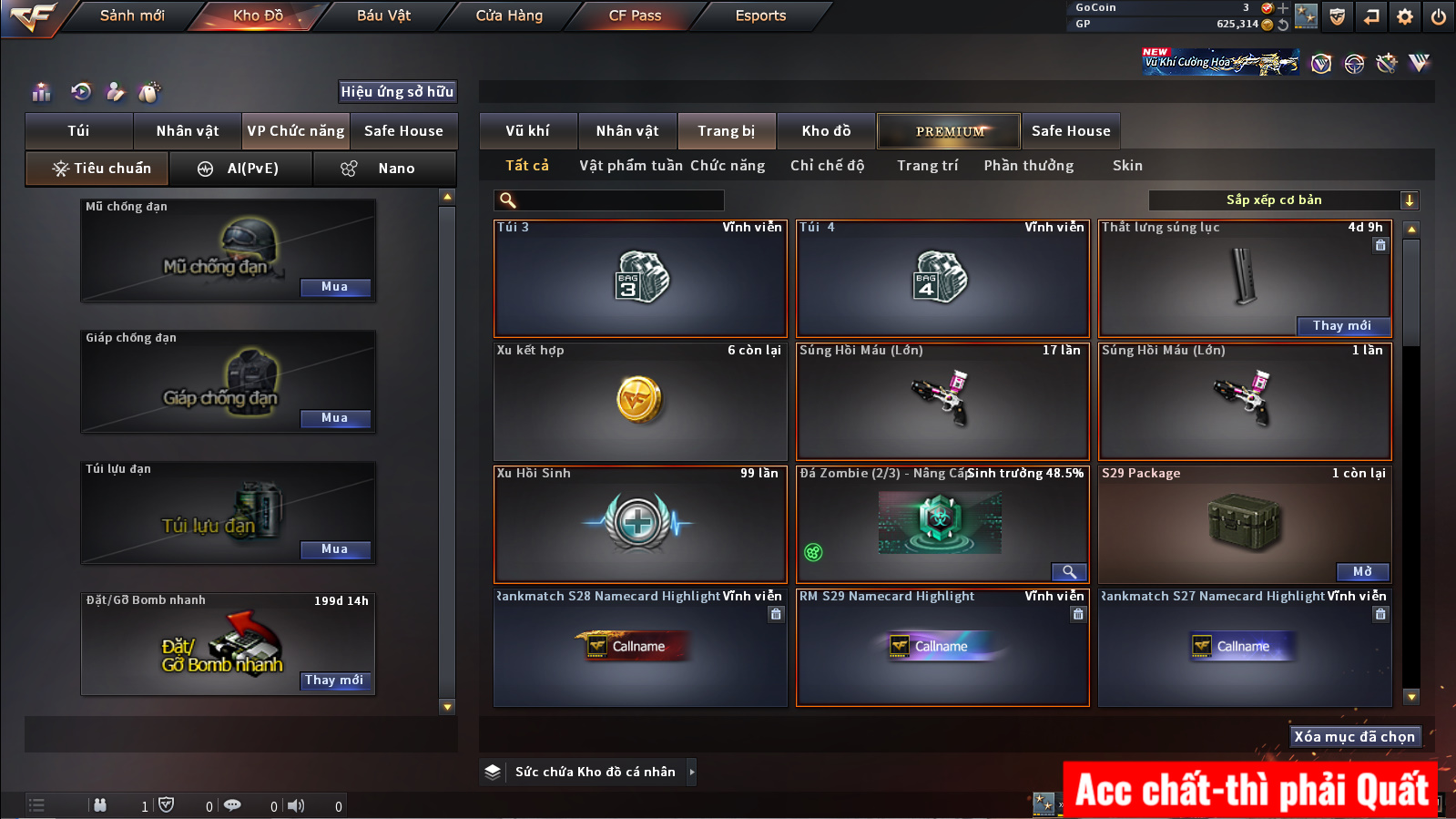This screenshot has width=1456, height=819.
Task: Open the CF Pass page
Action: pyautogui.click(x=635, y=15)
